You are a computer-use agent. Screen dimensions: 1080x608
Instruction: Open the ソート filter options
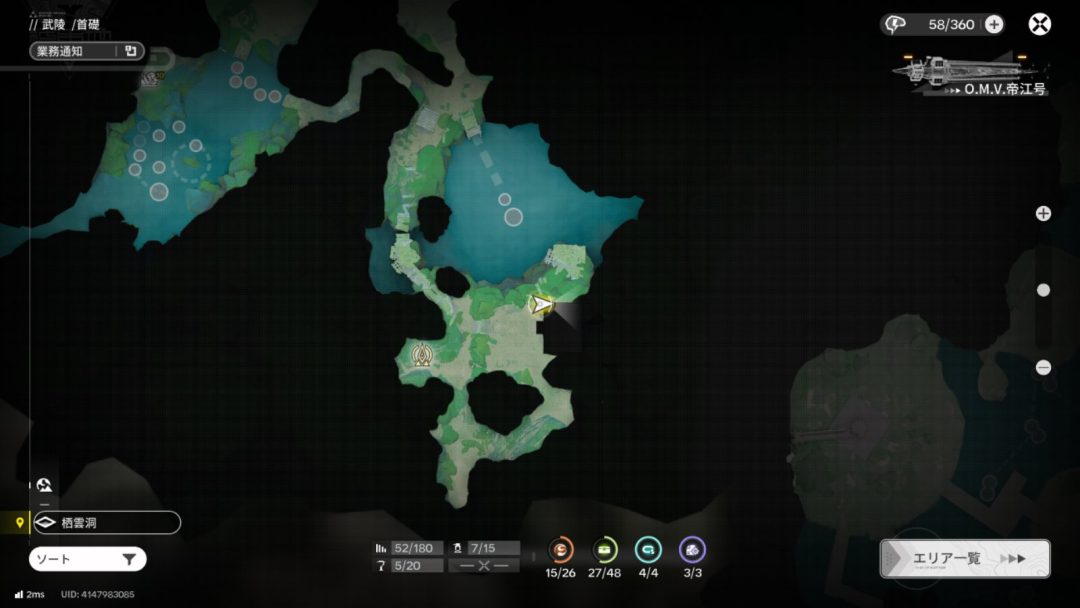(x=88, y=559)
